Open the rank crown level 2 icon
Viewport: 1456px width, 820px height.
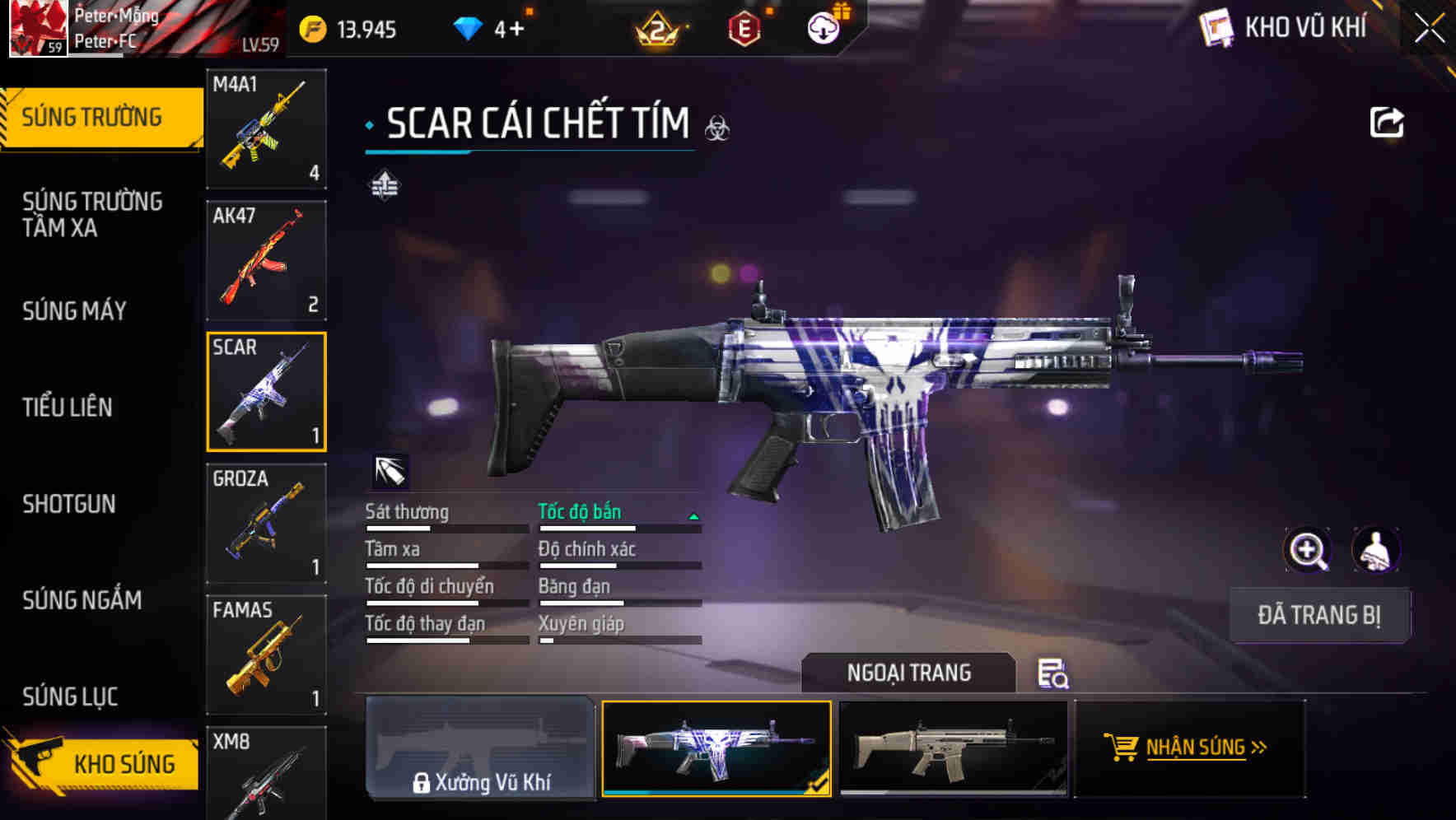pos(659,30)
